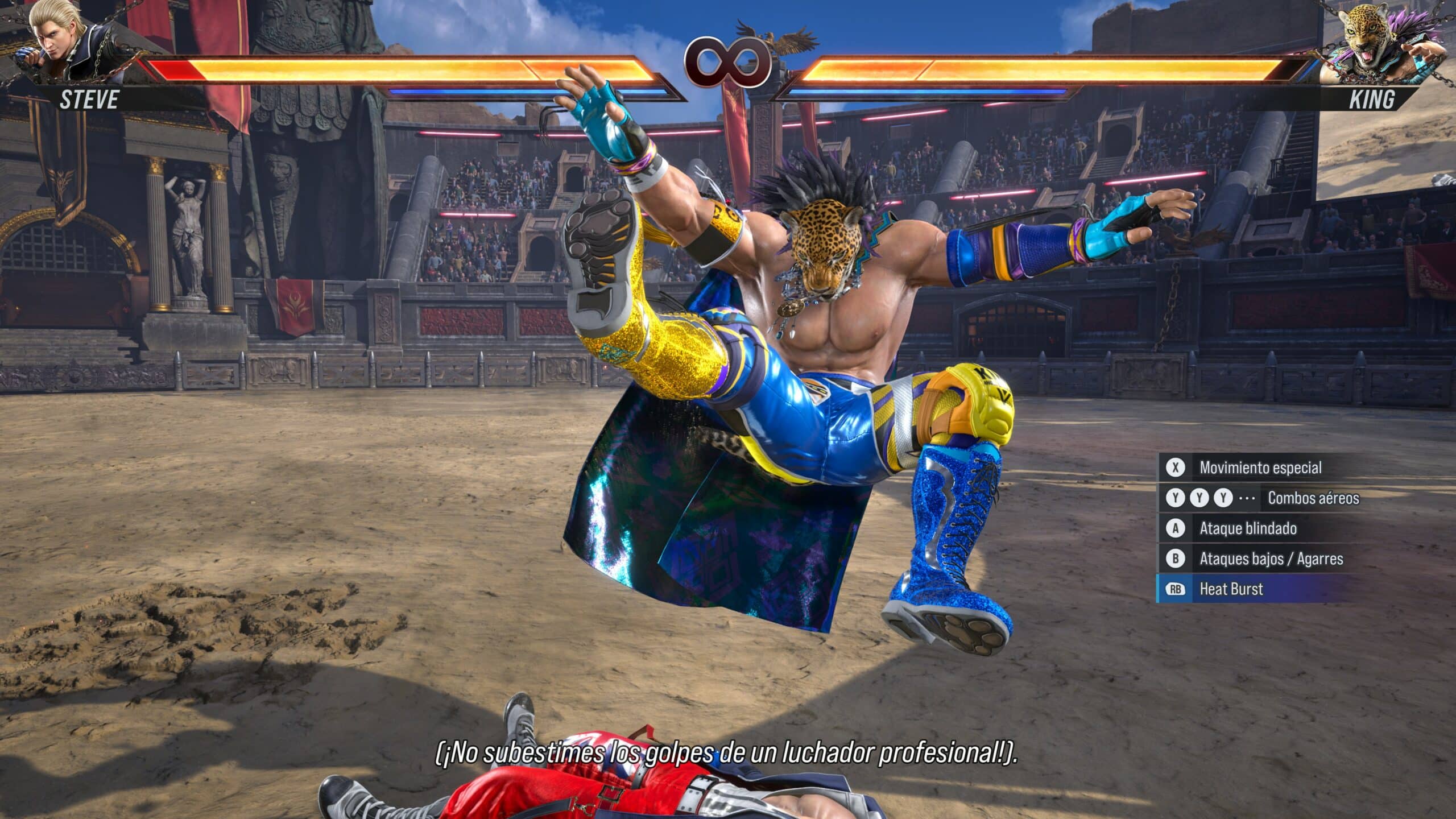Viewport: 1456px width, 819px height.
Task: Select Ataques bajos / Agarres entry
Action: [x=1271, y=559]
